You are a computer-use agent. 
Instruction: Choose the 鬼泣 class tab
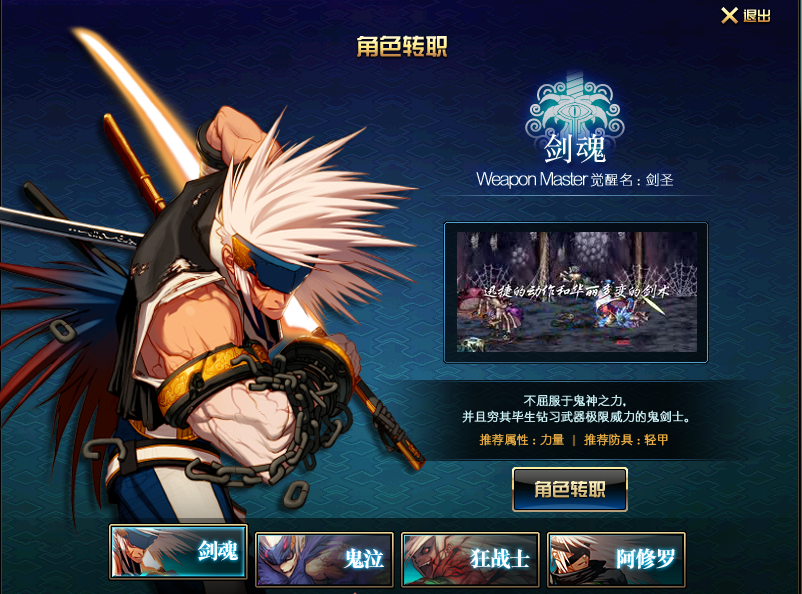click(x=324, y=558)
